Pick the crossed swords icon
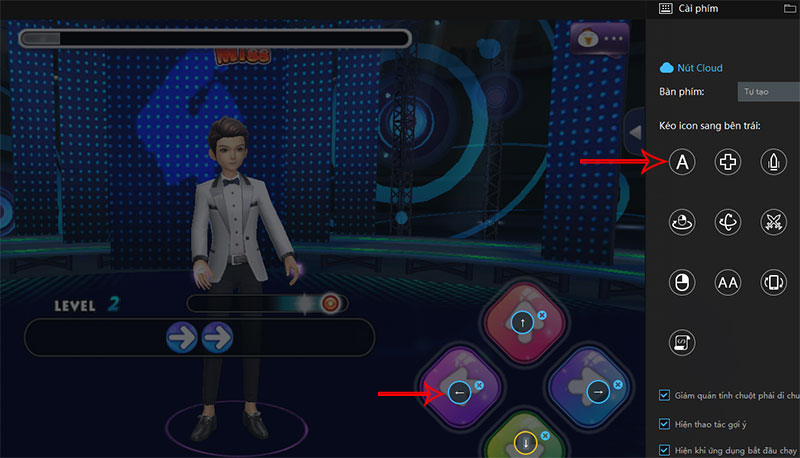The width and height of the screenshot is (800, 458). tap(775, 222)
